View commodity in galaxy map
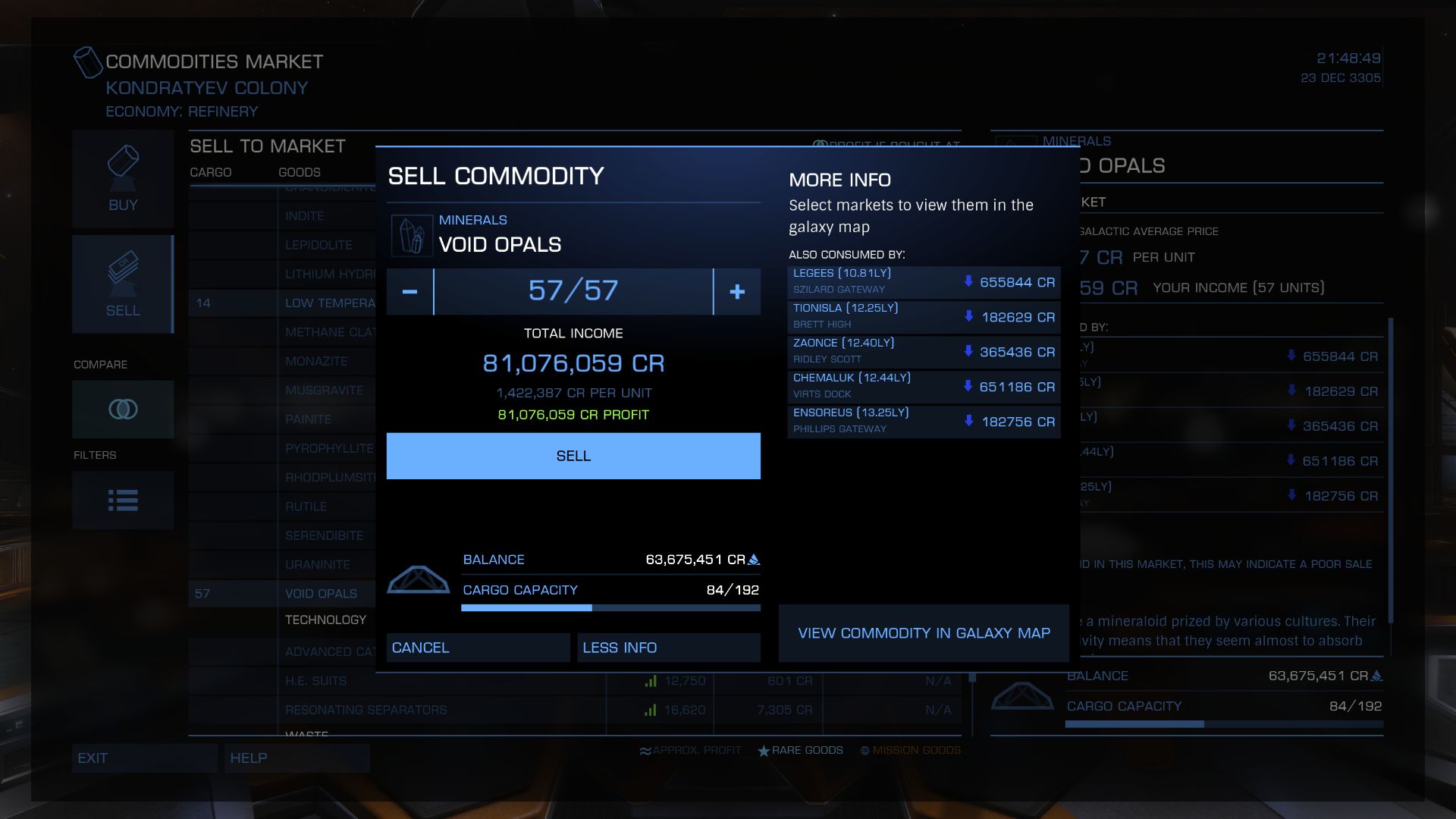 click(x=923, y=633)
